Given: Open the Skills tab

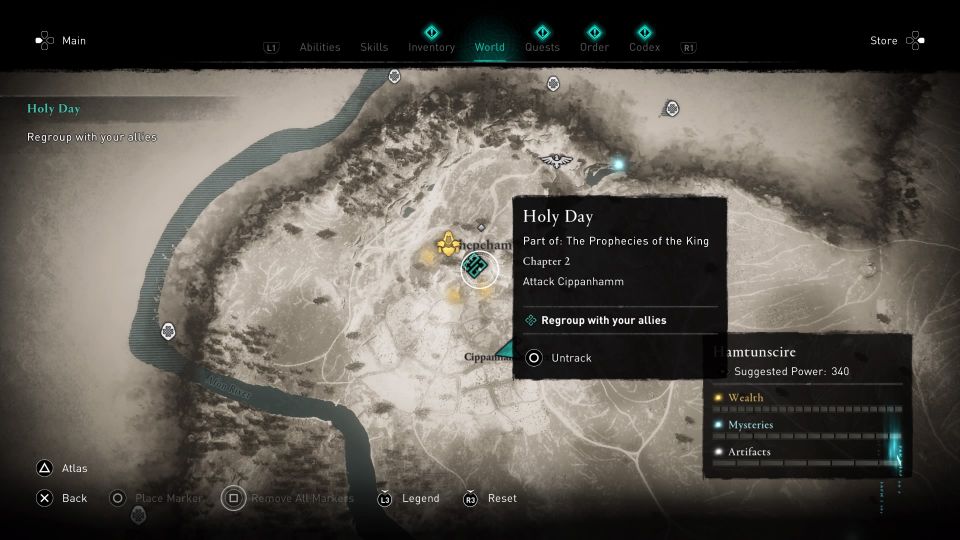Looking at the screenshot, I should 374,47.
